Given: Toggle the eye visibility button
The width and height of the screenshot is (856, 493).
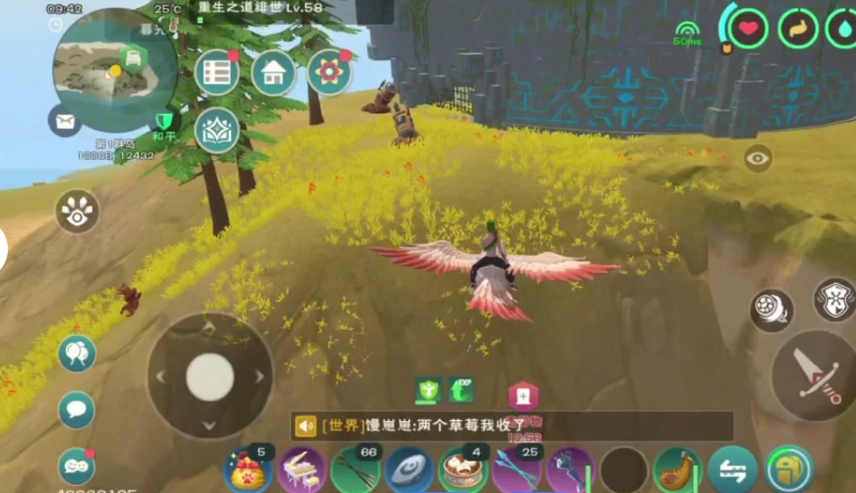Looking at the screenshot, I should pos(758,157).
